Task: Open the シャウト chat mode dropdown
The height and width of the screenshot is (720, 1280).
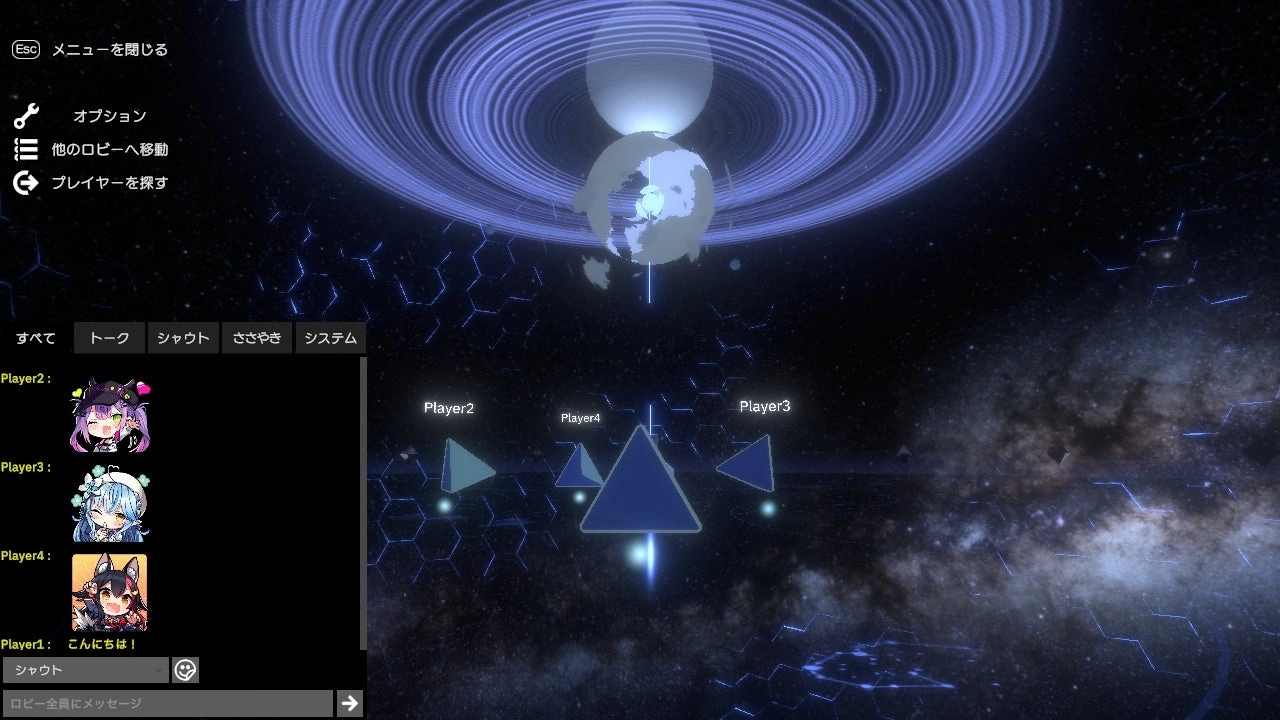Action: pos(86,670)
